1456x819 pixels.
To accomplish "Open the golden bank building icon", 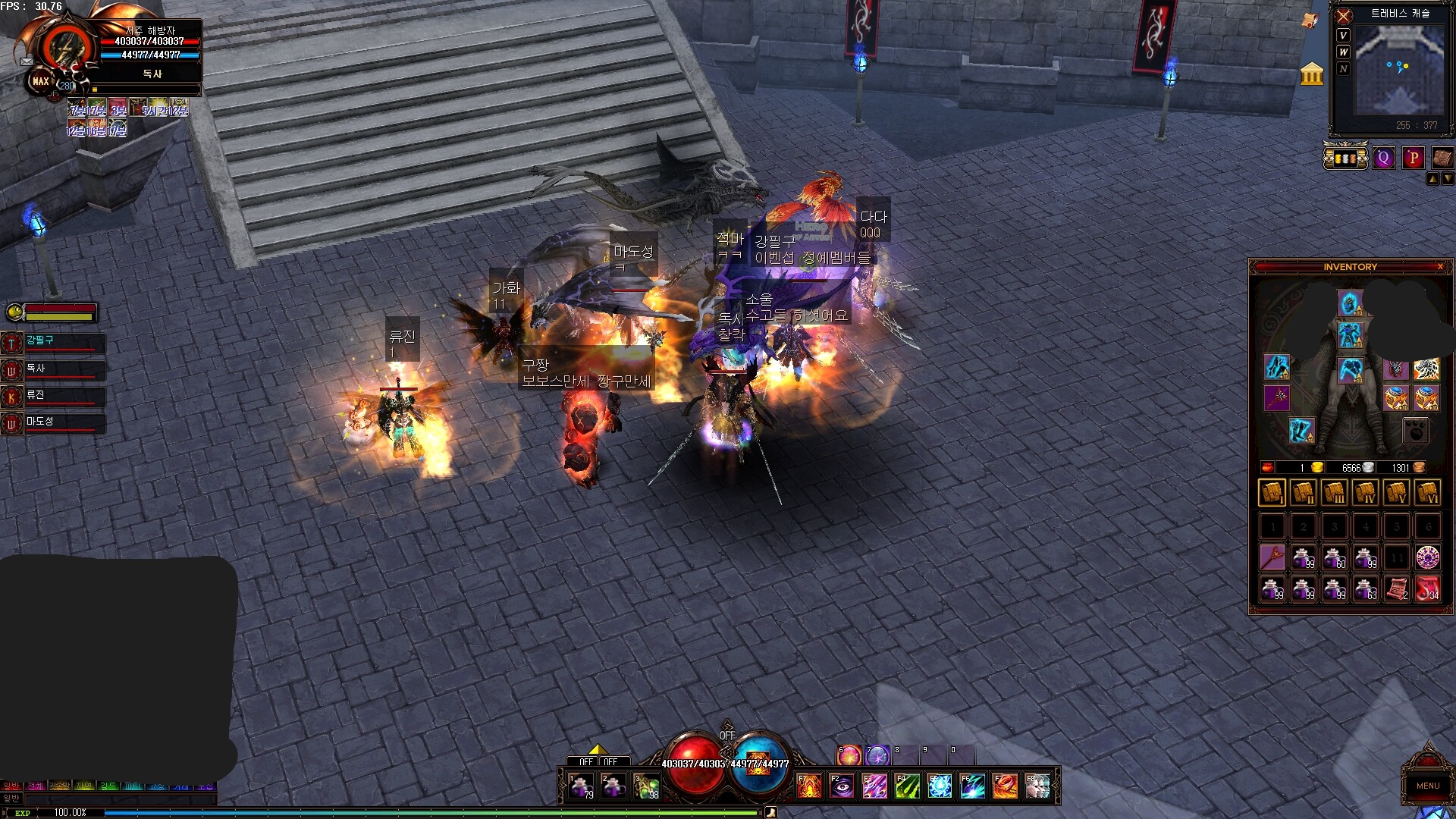I will point(1311,74).
